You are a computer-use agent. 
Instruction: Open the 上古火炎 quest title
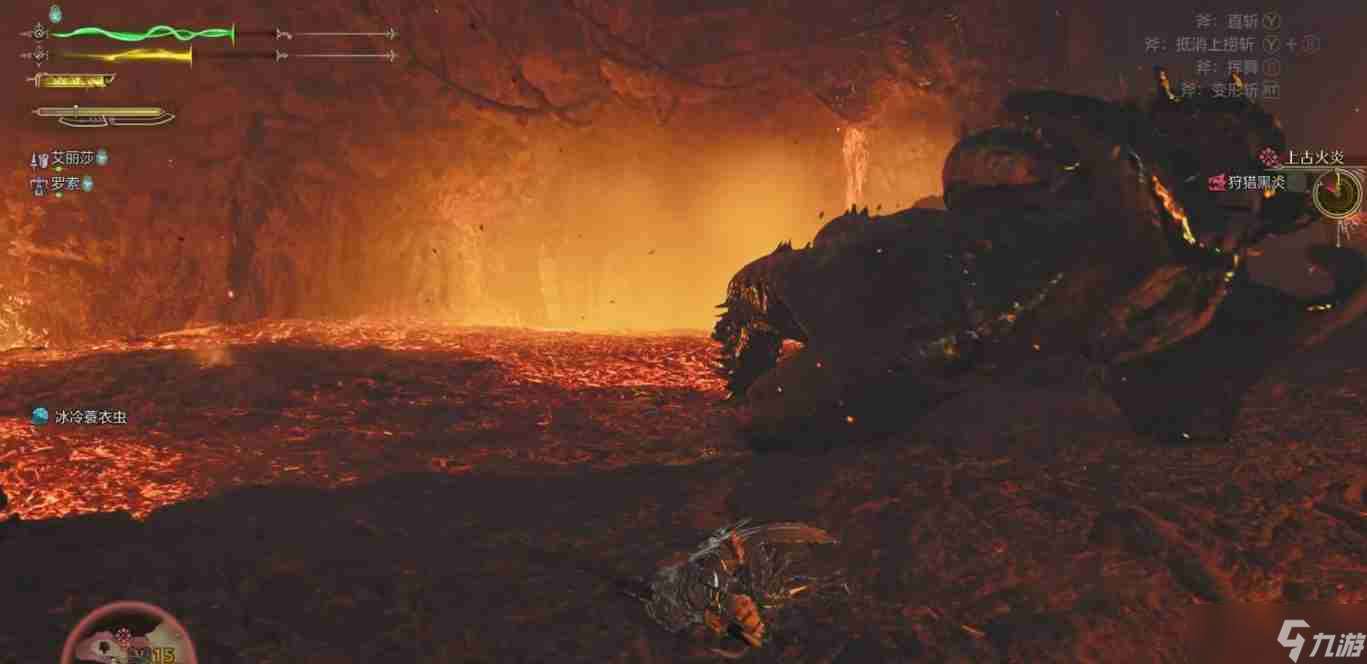coord(1313,157)
